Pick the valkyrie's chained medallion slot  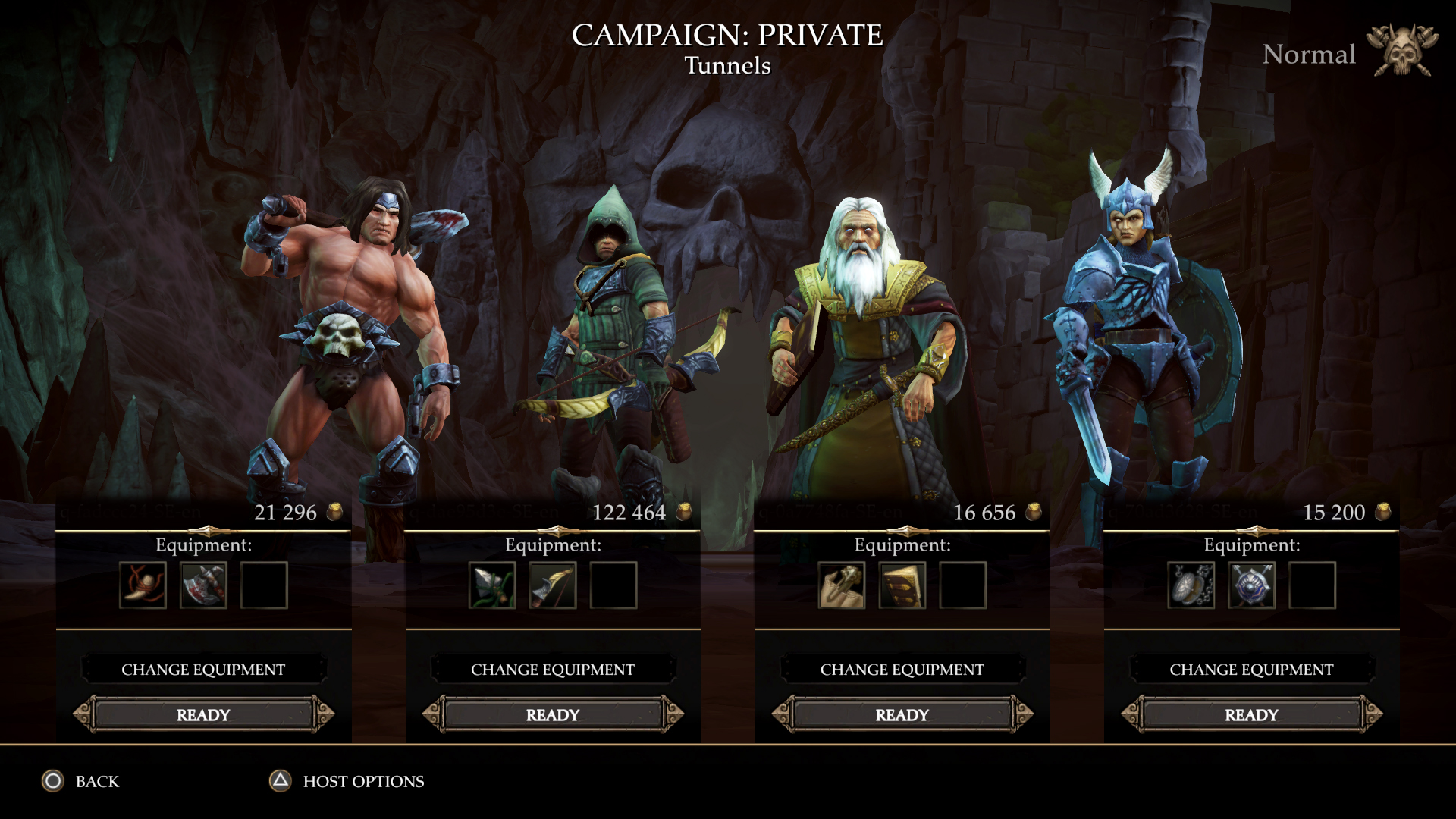(1191, 585)
